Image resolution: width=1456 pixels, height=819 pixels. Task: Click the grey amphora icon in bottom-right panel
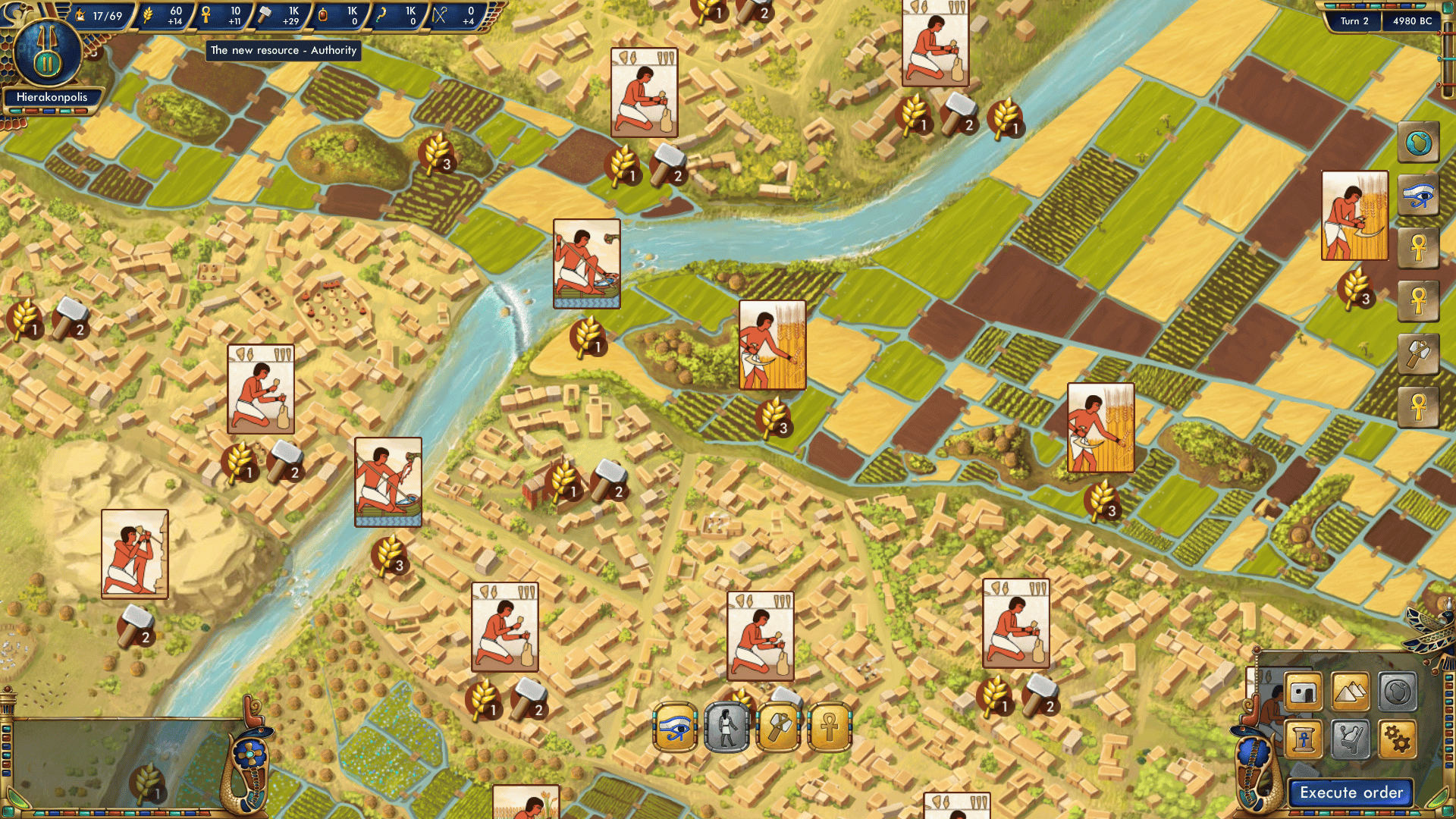(x=1398, y=692)
